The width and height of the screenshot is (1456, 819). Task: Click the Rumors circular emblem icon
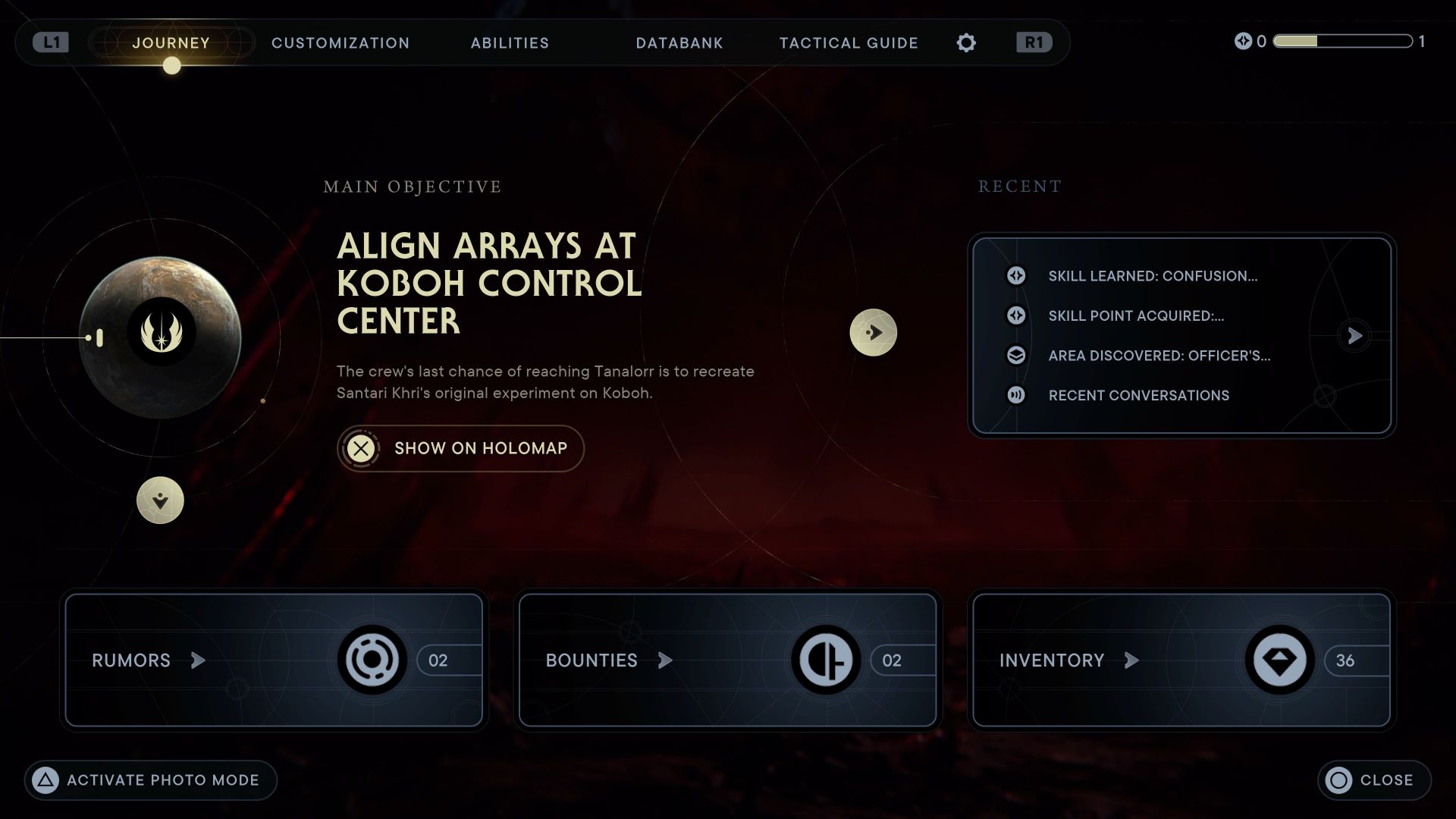(371, 660)
